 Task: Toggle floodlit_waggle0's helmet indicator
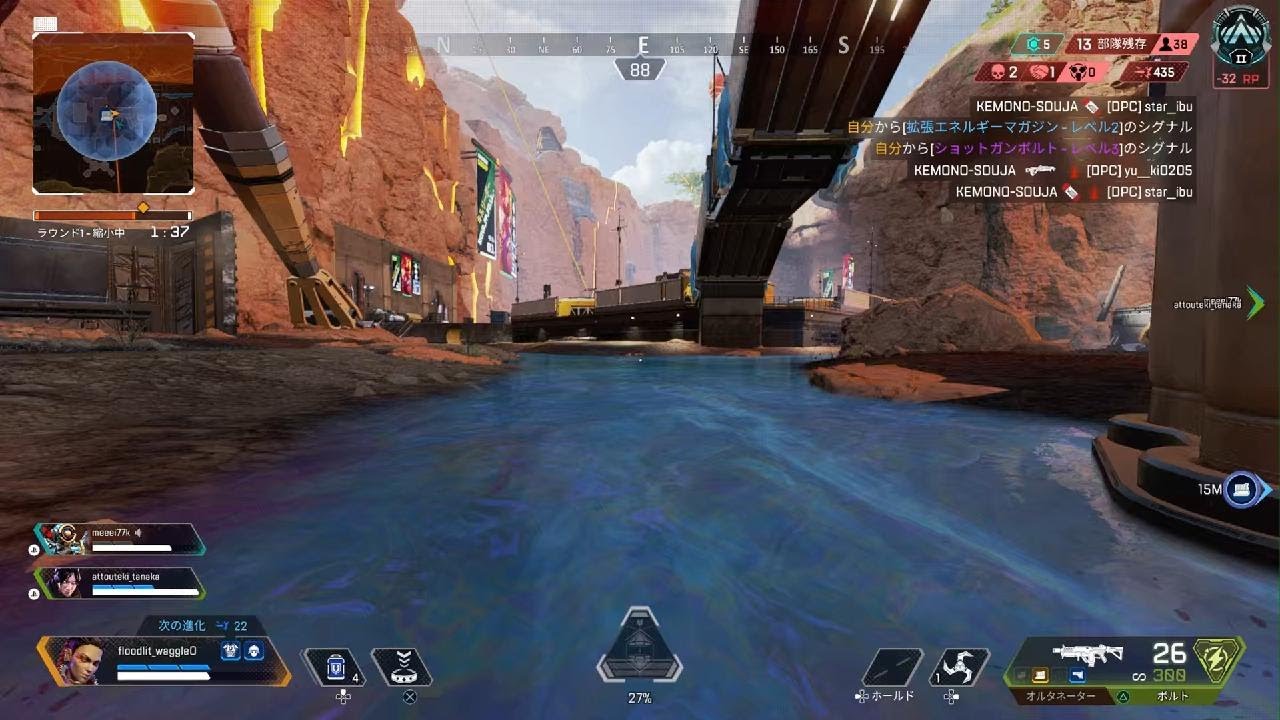(254, 651)
